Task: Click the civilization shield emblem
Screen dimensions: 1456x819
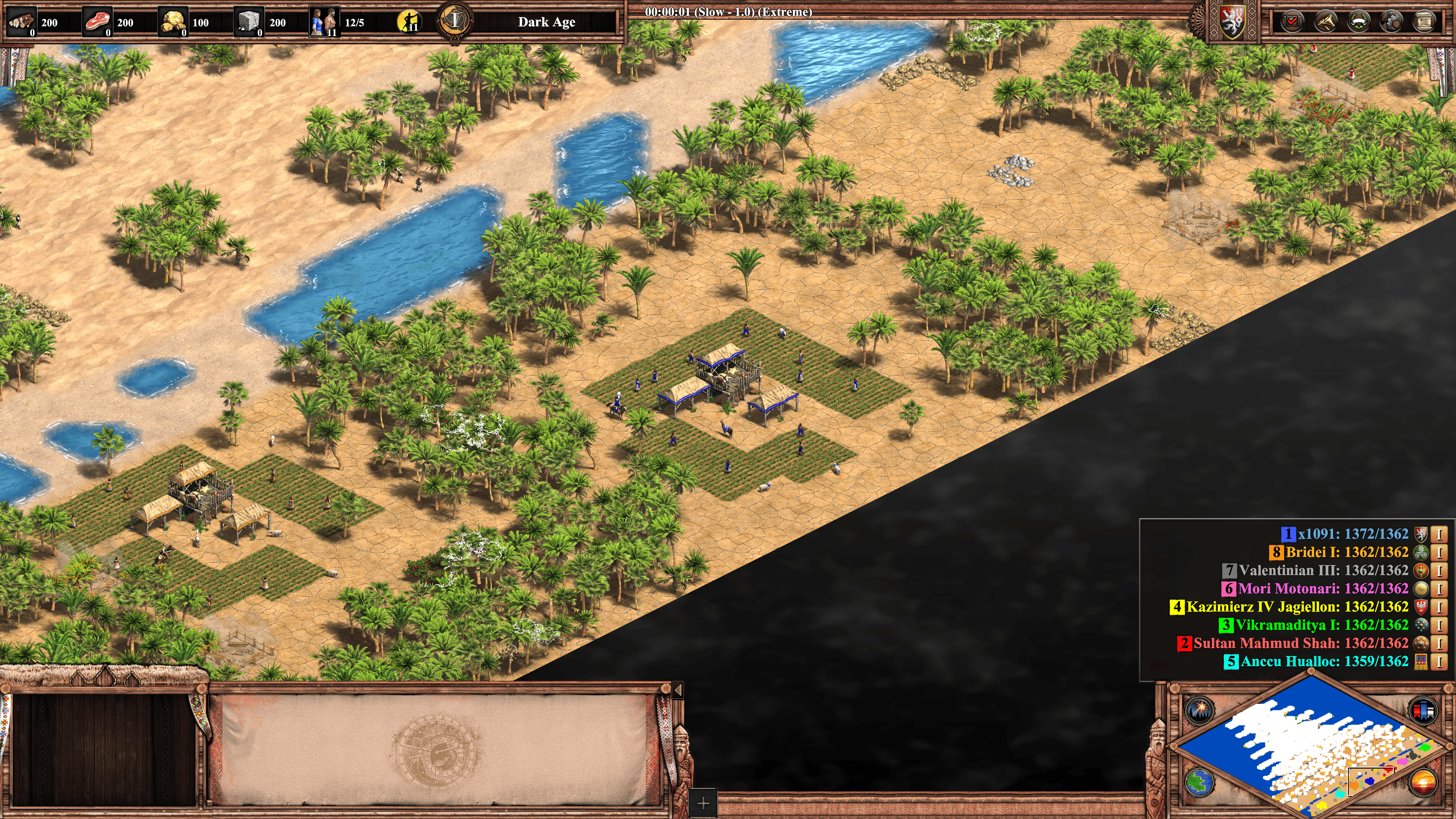Action: click(x=1232, y=23)
